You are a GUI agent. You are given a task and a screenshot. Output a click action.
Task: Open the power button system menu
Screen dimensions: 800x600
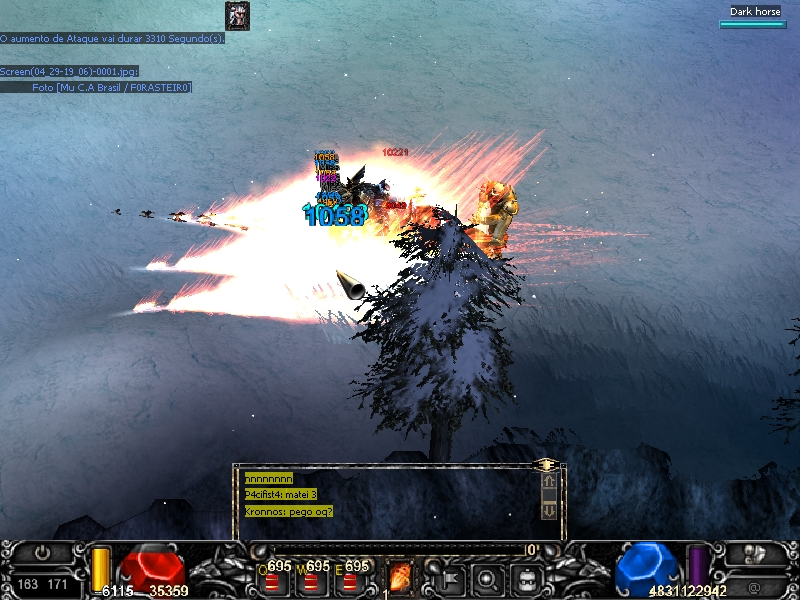(x=42, y=552)
